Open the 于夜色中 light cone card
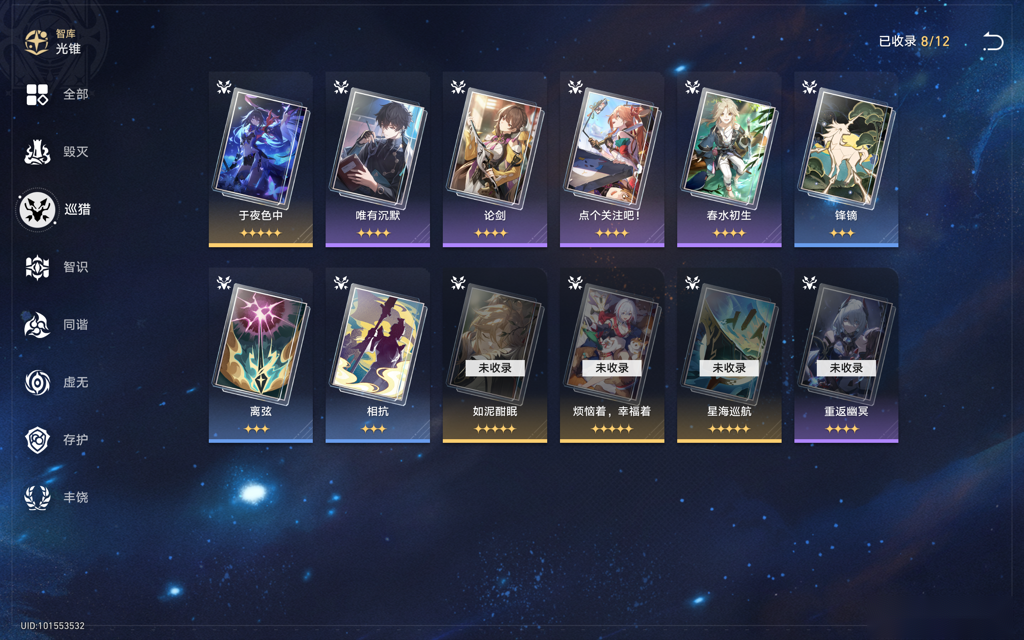This screenshot has height=640, width=1024. tap(261, 158)
